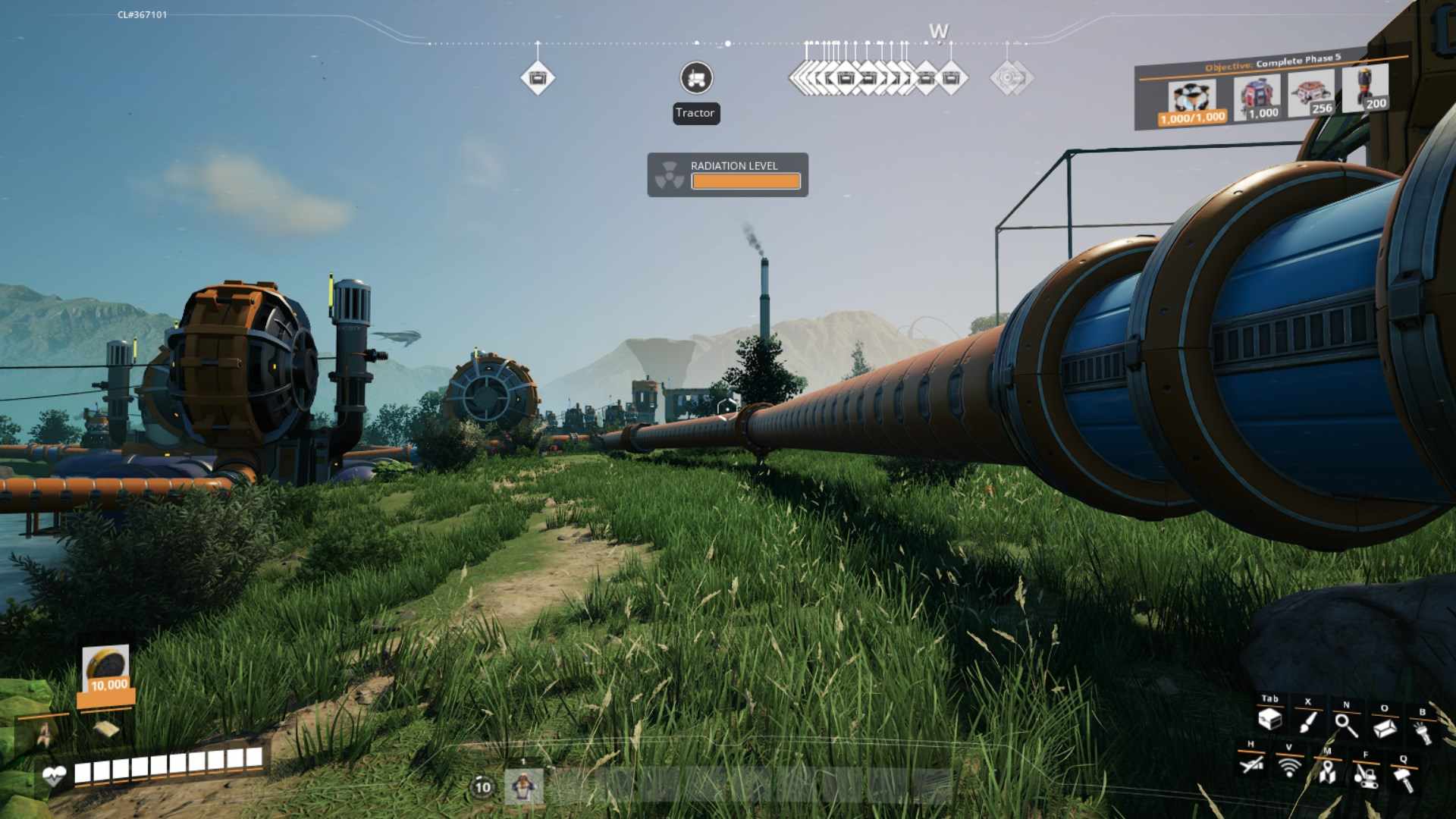Click the orange radiation level bar
The image size is (1456, 819).
746,180
